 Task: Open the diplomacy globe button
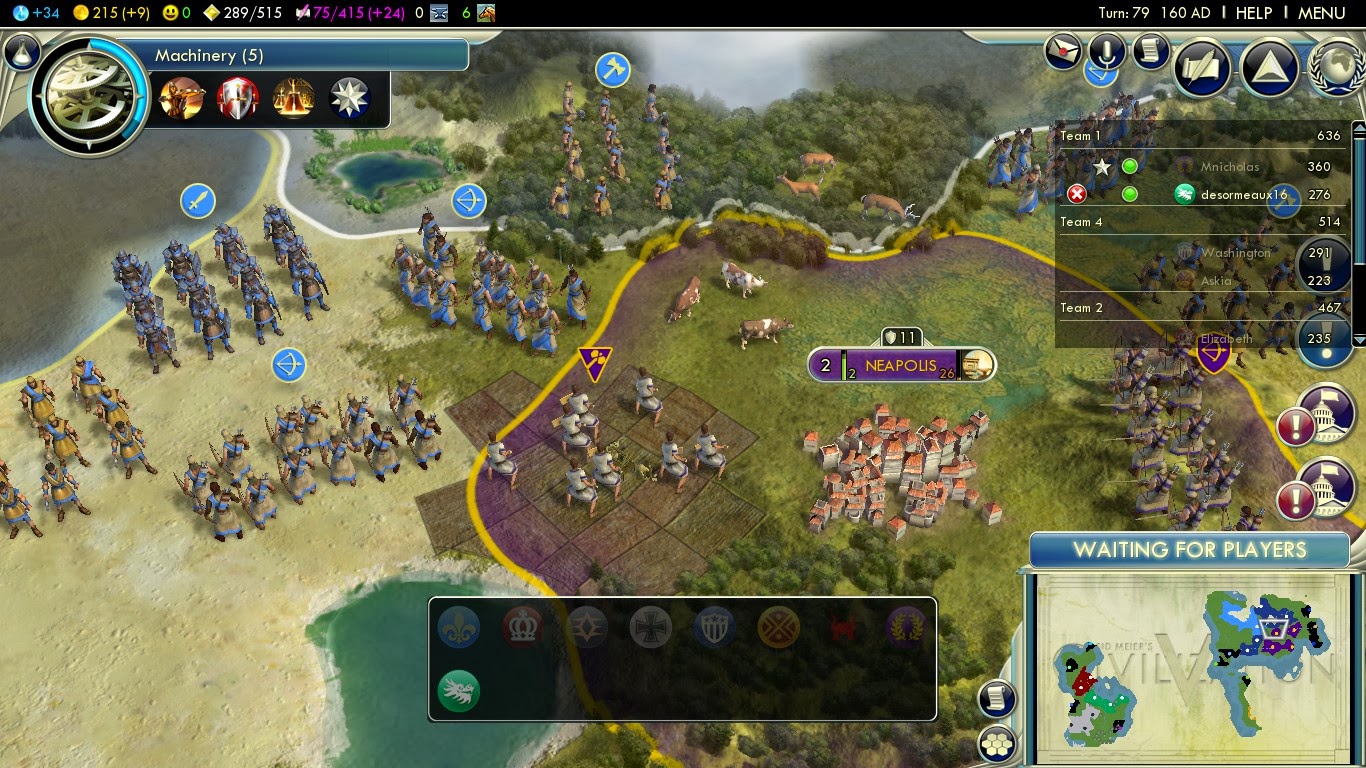[1336, 68]
